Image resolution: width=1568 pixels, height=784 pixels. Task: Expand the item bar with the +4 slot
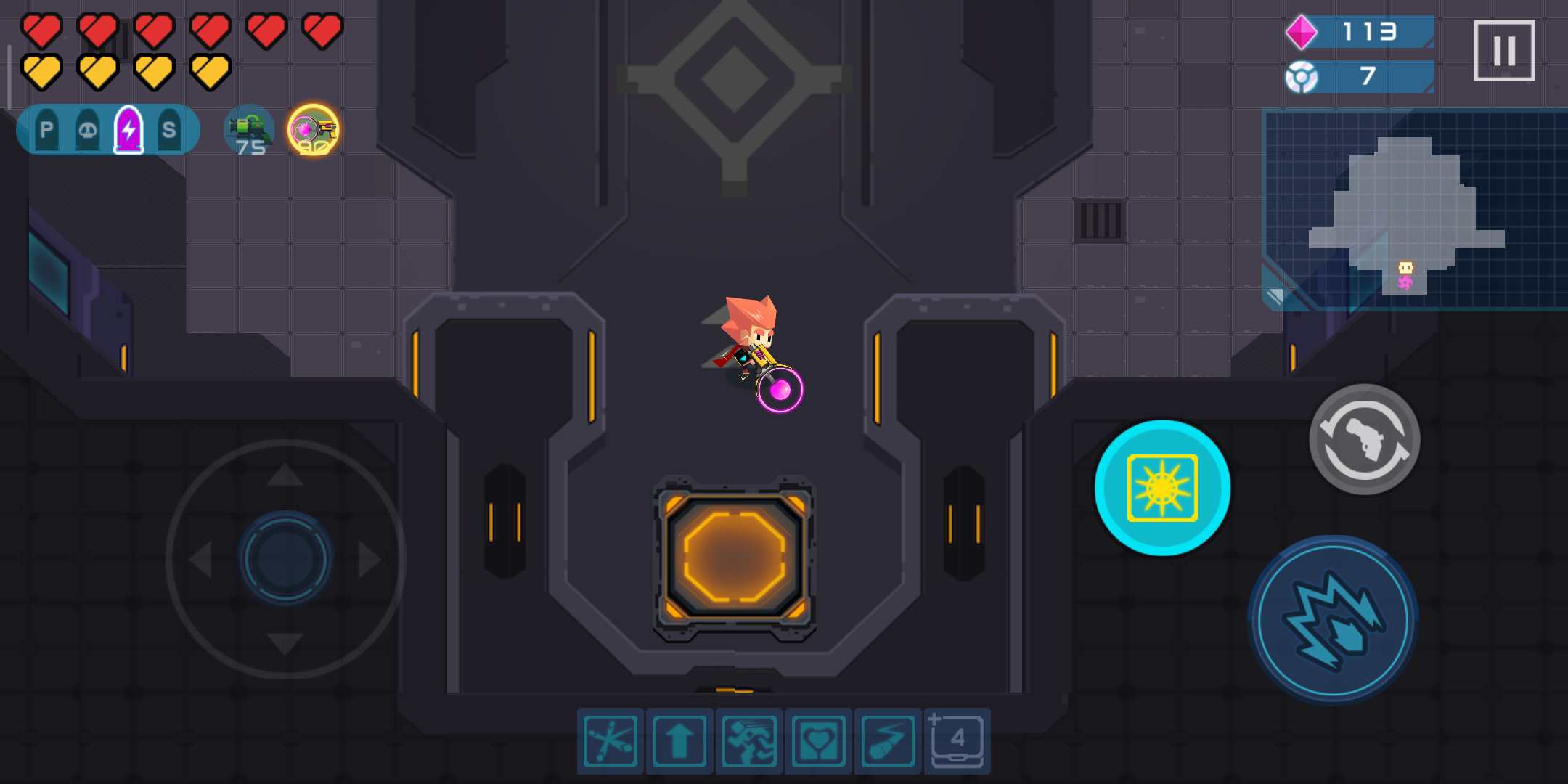click(x=957, y=739)
